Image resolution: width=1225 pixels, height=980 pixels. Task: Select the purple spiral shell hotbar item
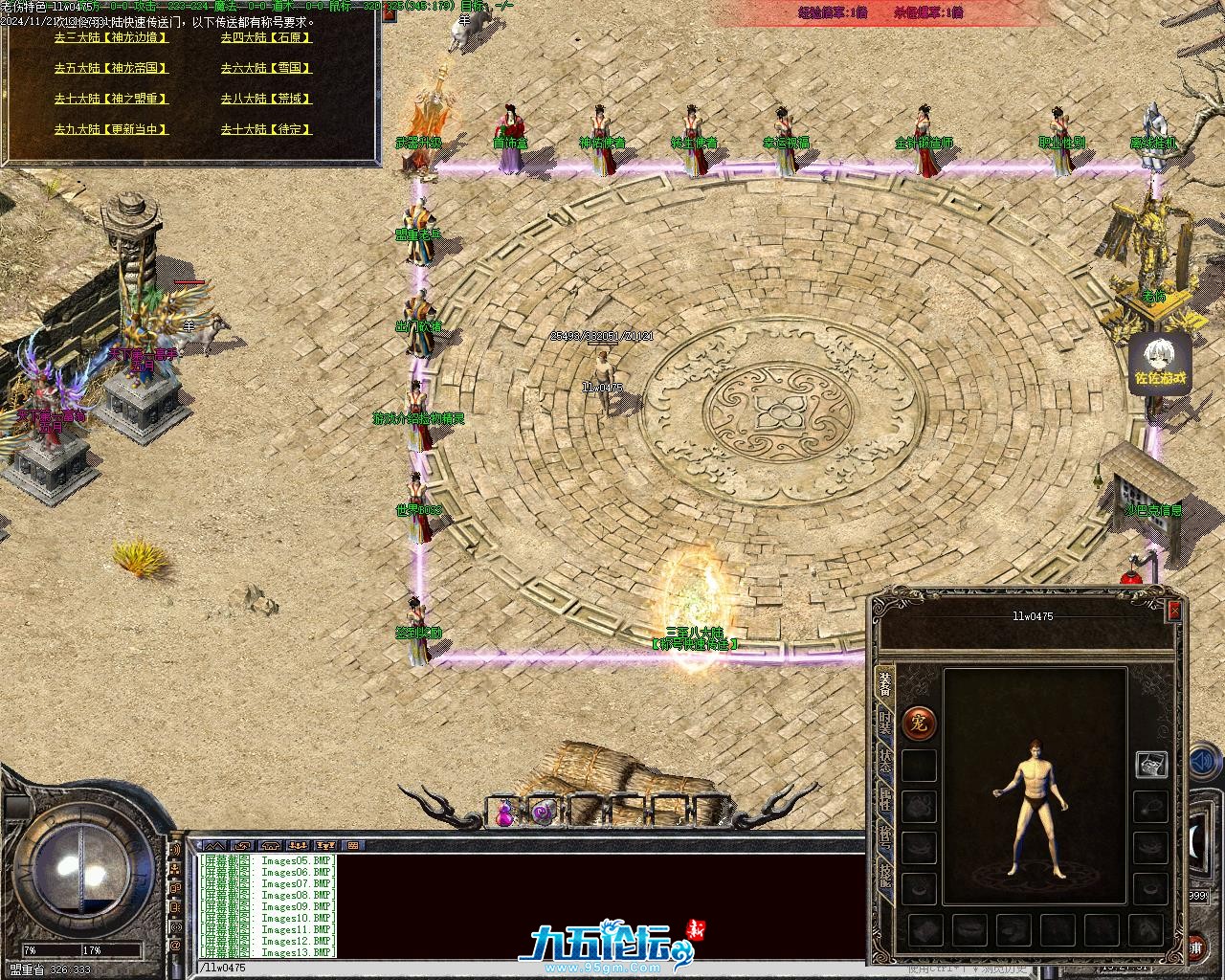click(543, 813)
